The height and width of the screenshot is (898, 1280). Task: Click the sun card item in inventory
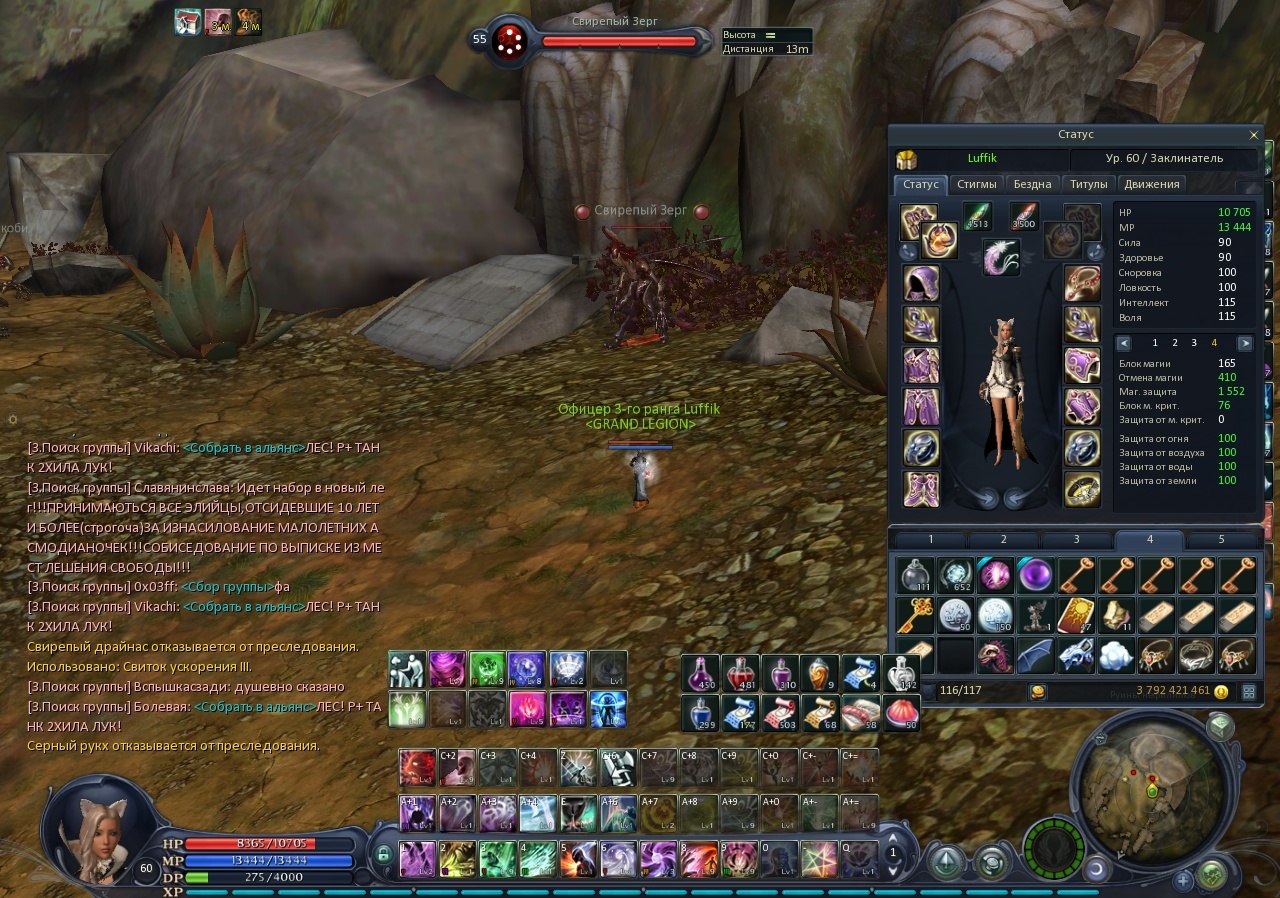point(1076,615)
